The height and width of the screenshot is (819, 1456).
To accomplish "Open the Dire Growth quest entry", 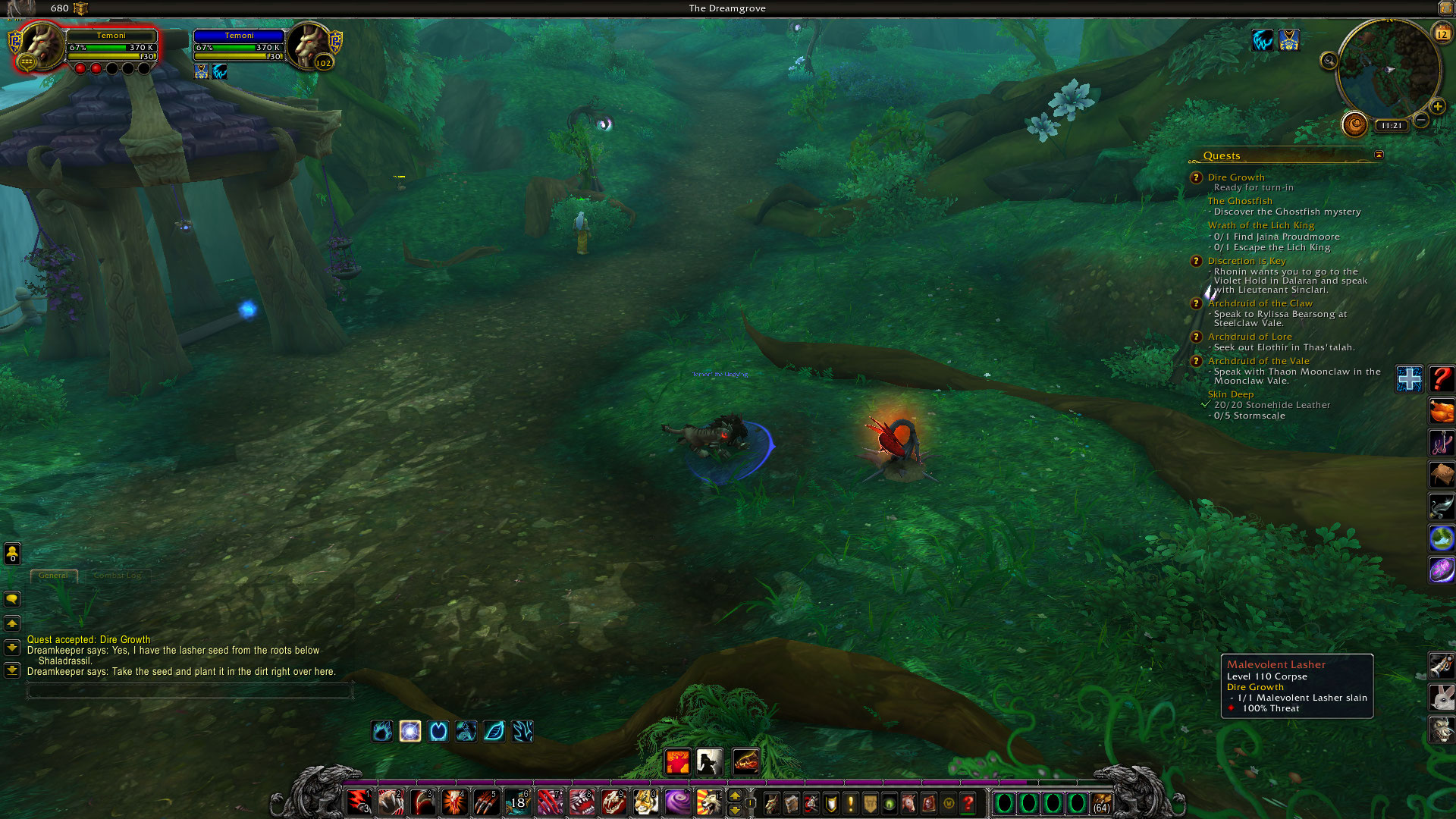I will (x=1235, y=177).
